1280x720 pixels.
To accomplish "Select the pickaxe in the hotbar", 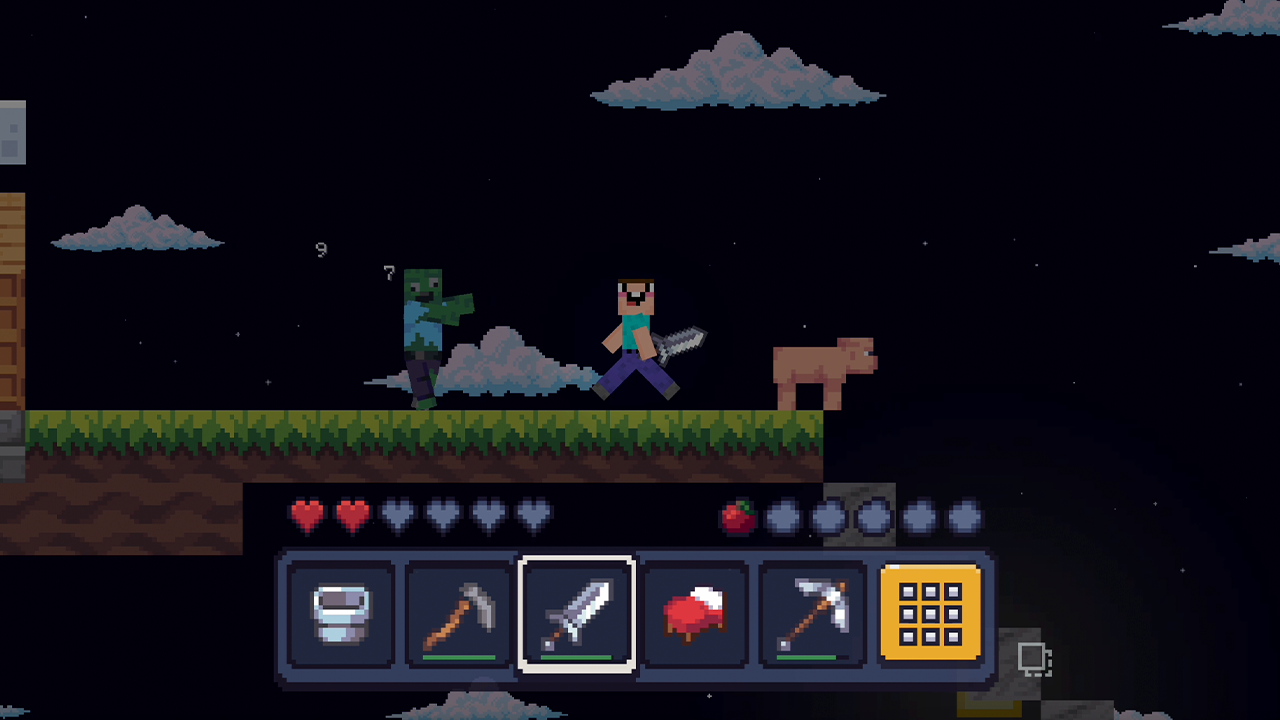I will [x=813, y=613].
